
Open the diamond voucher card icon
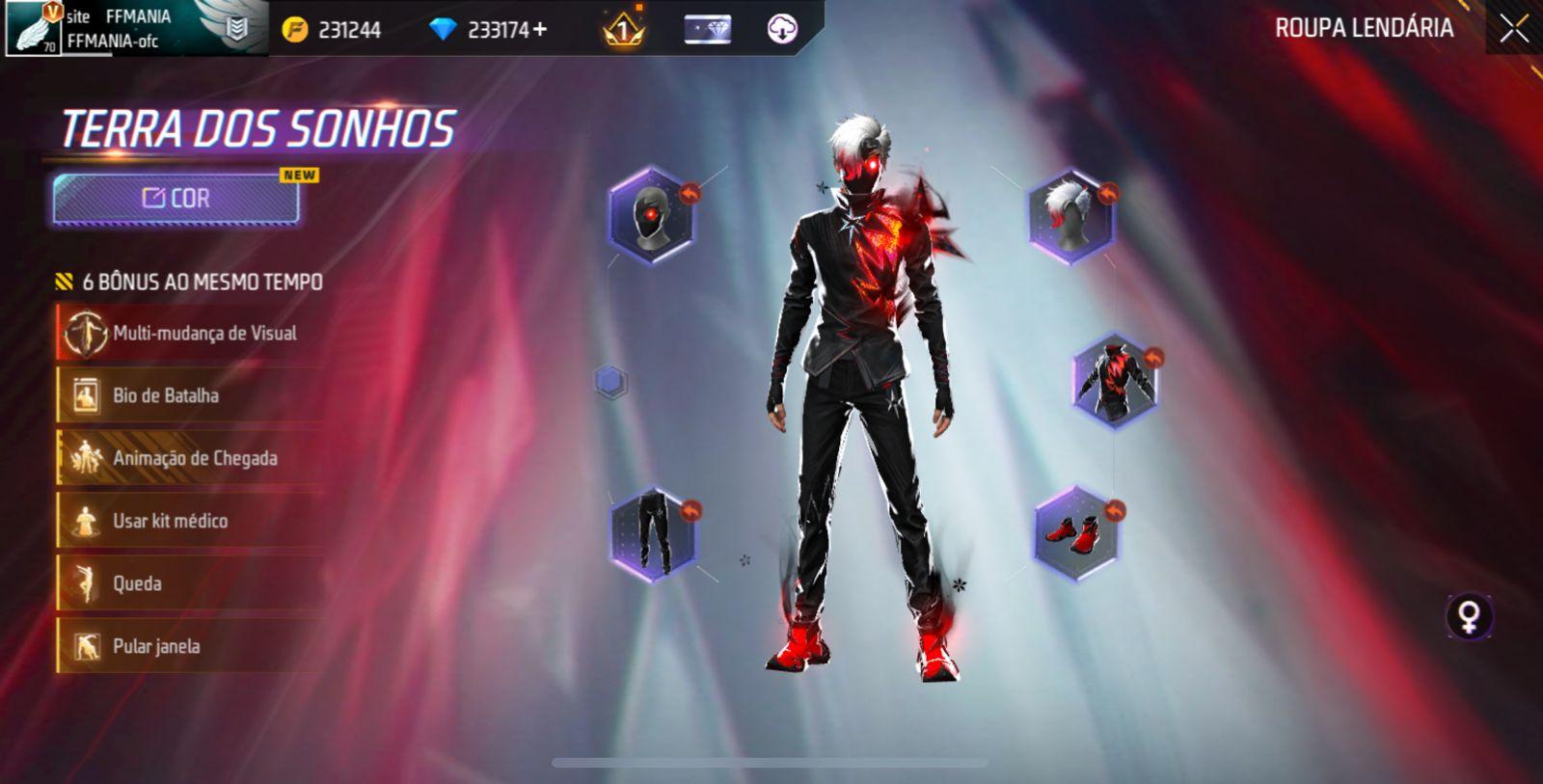(x=707, y=30)
